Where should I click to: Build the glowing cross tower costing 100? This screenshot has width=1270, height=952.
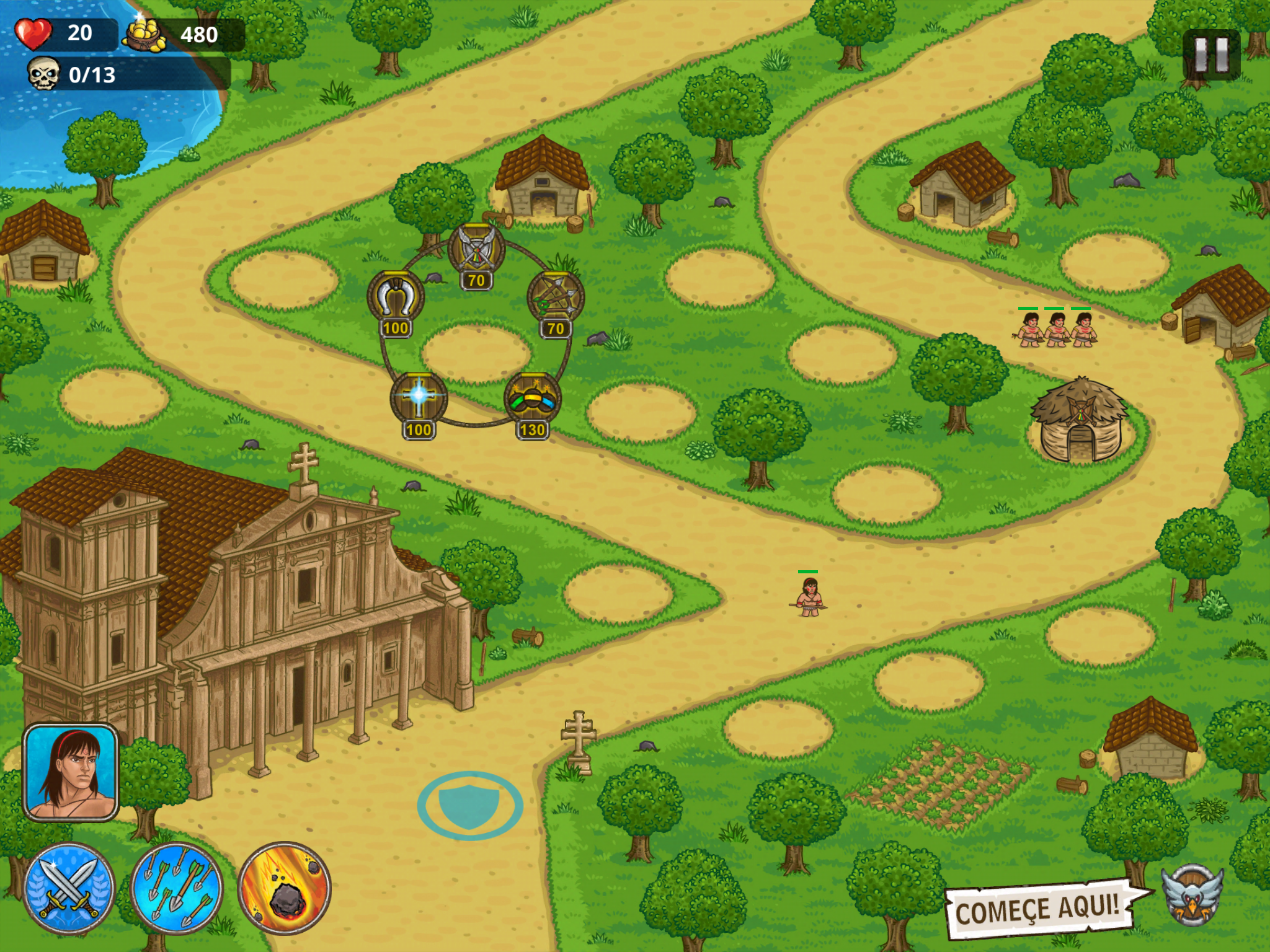click(x=419, y=398)
